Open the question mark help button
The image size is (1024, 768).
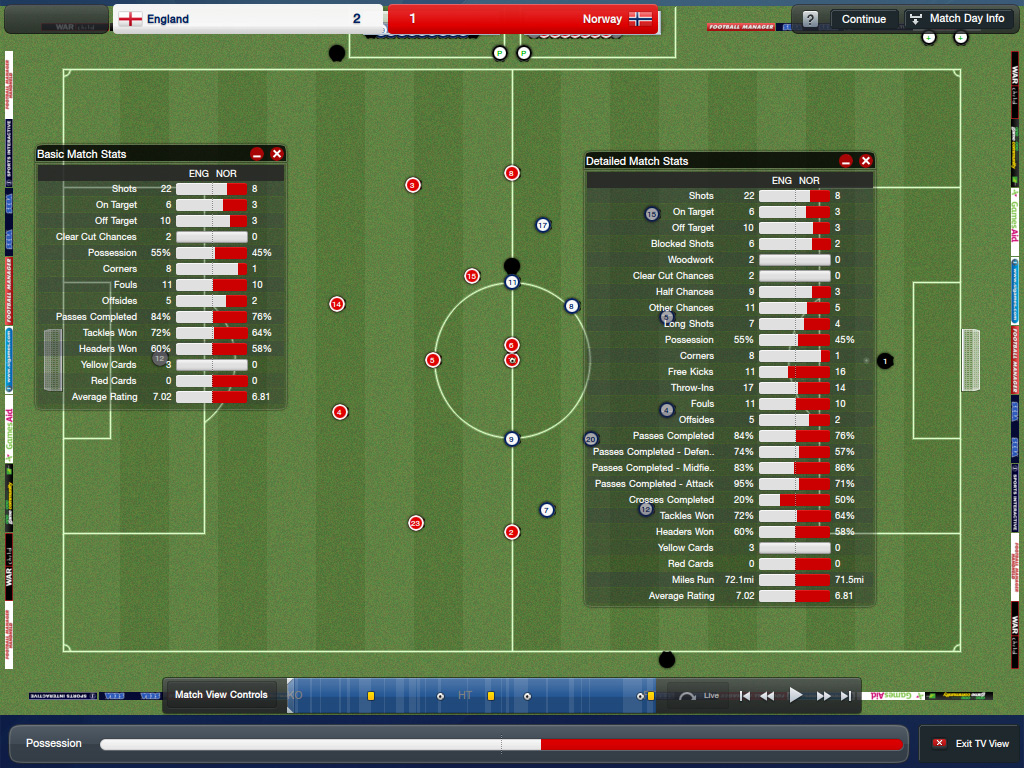[x=810, y=19]
